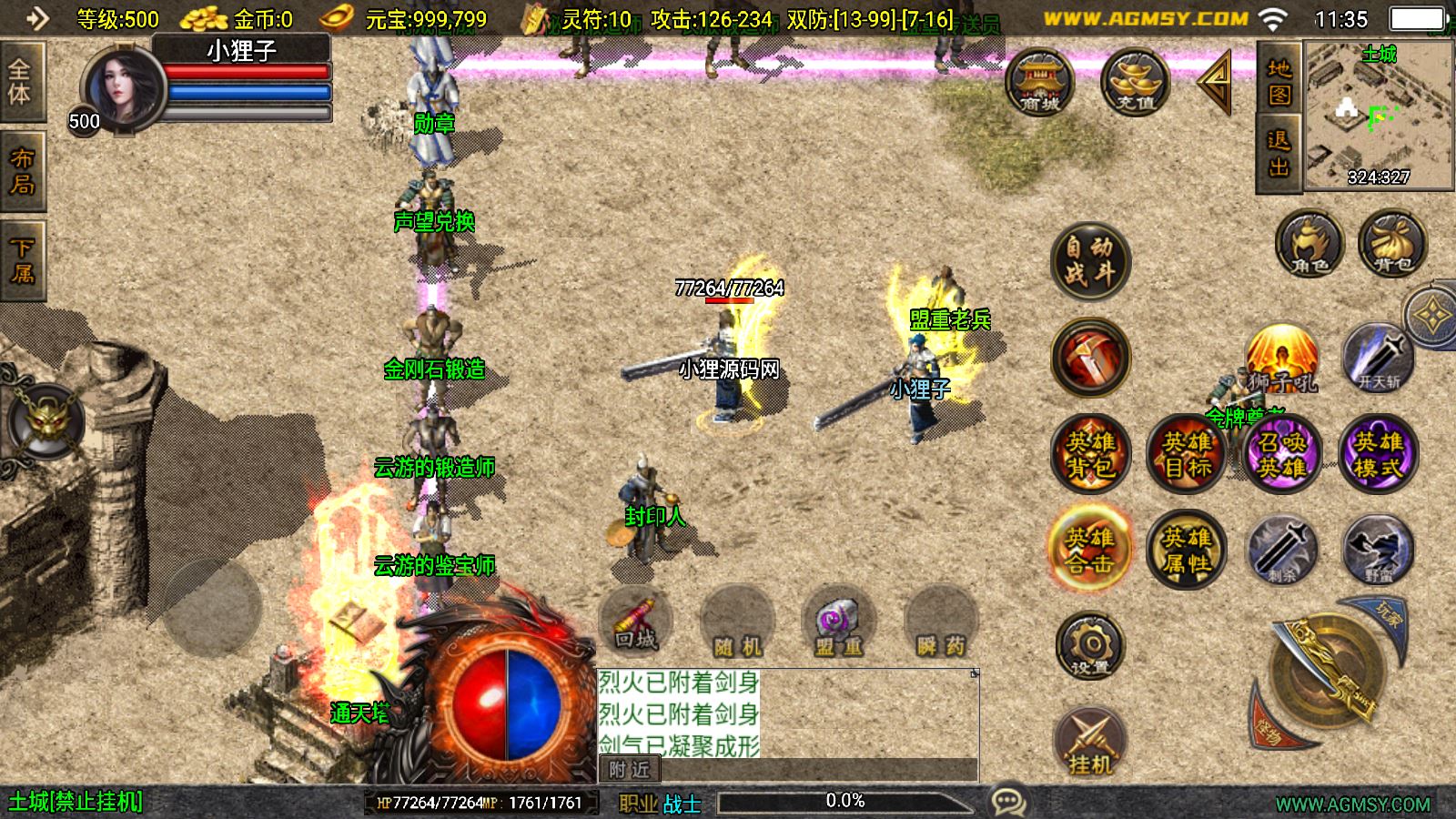Screen dimensions: 1456x819
Task: Select the 全体 tab on left
Action: point(20,81)
